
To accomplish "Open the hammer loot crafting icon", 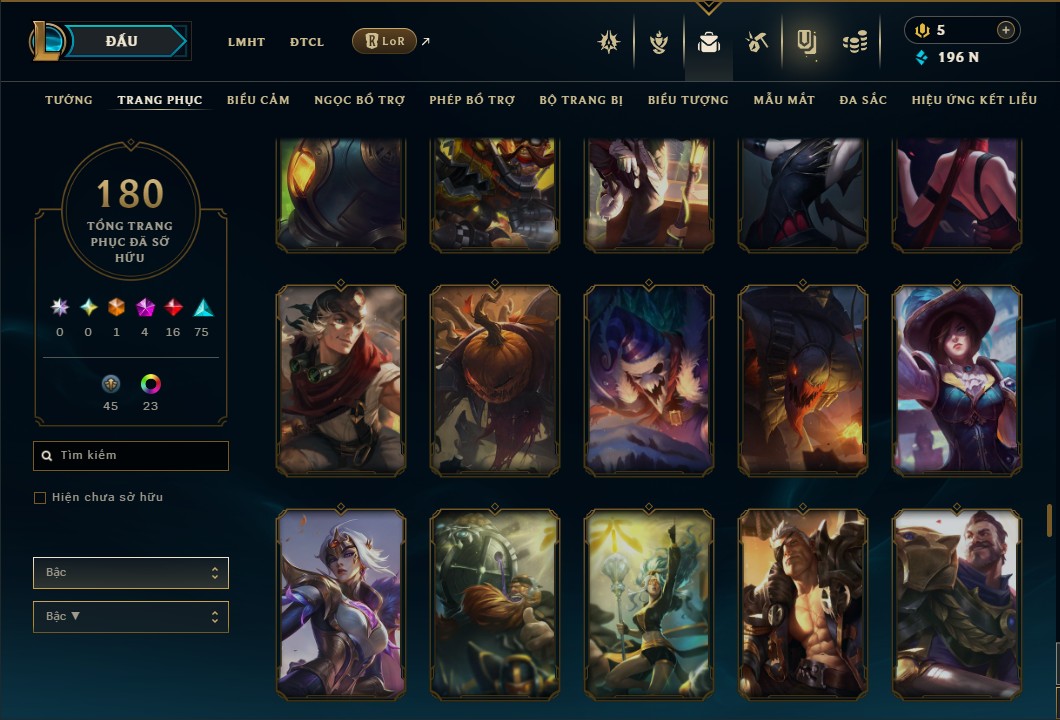I will 756,42.
